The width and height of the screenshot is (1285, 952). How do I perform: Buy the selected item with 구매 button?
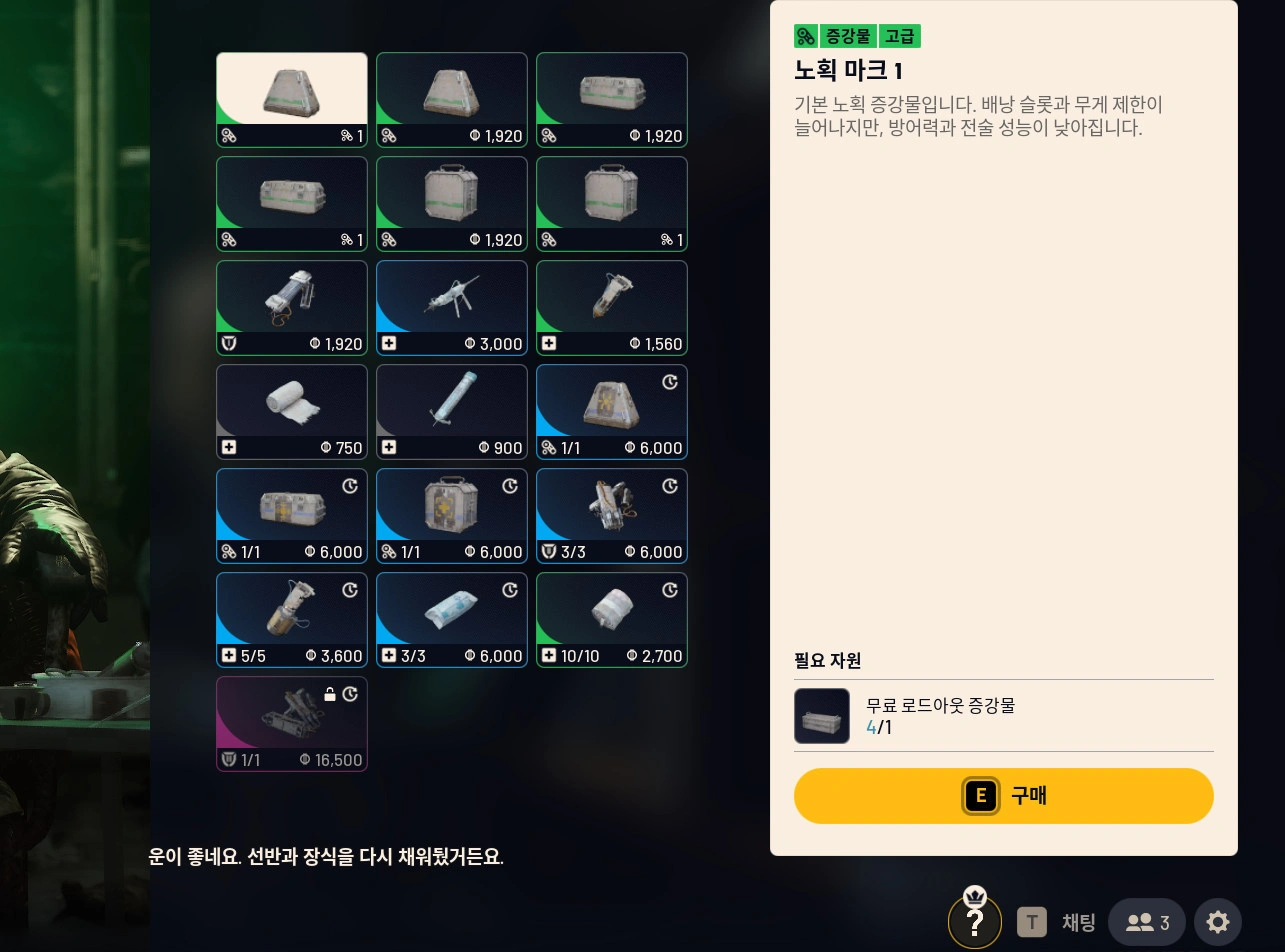click(1003, 796)
